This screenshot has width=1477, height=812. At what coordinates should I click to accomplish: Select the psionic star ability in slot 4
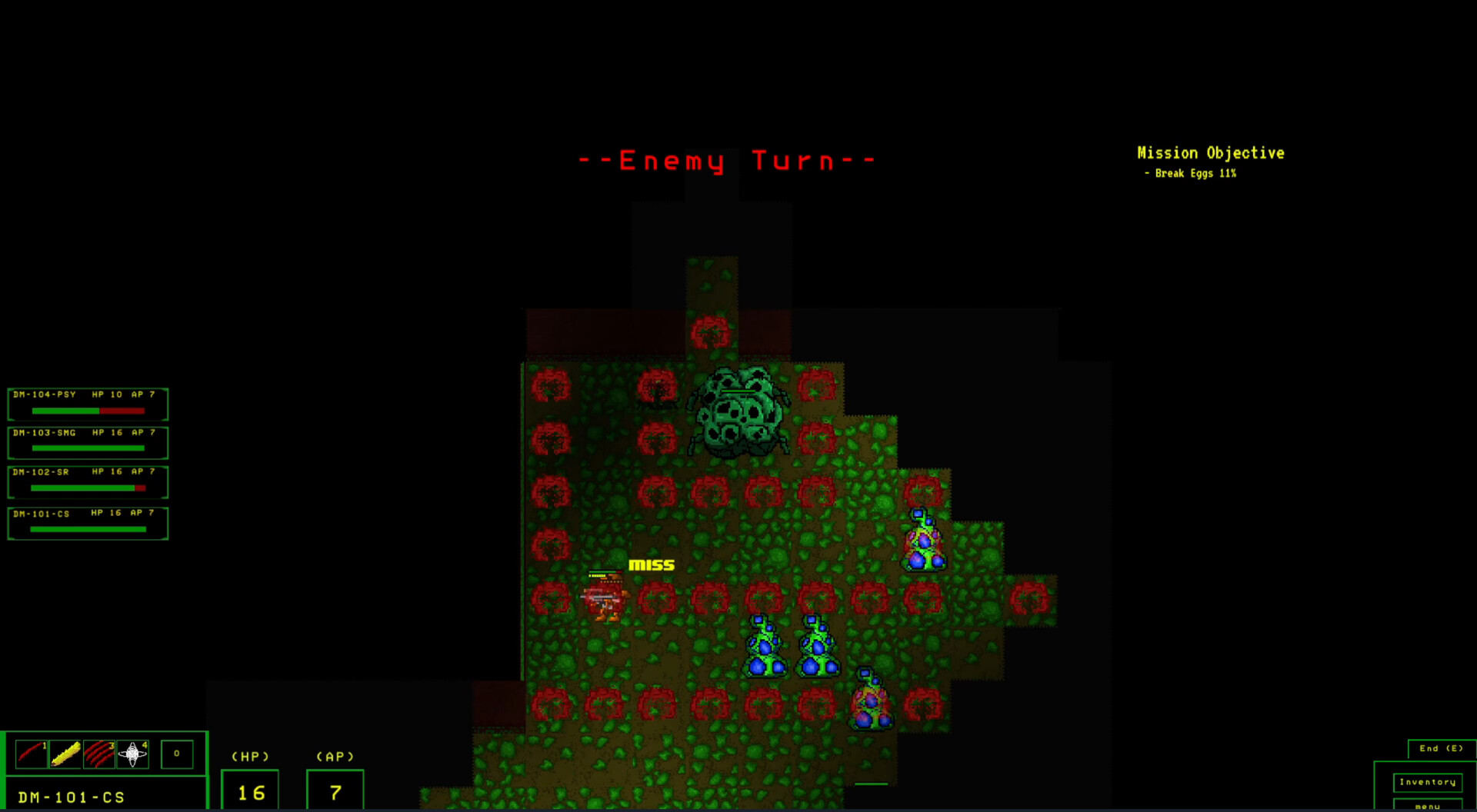132,754
